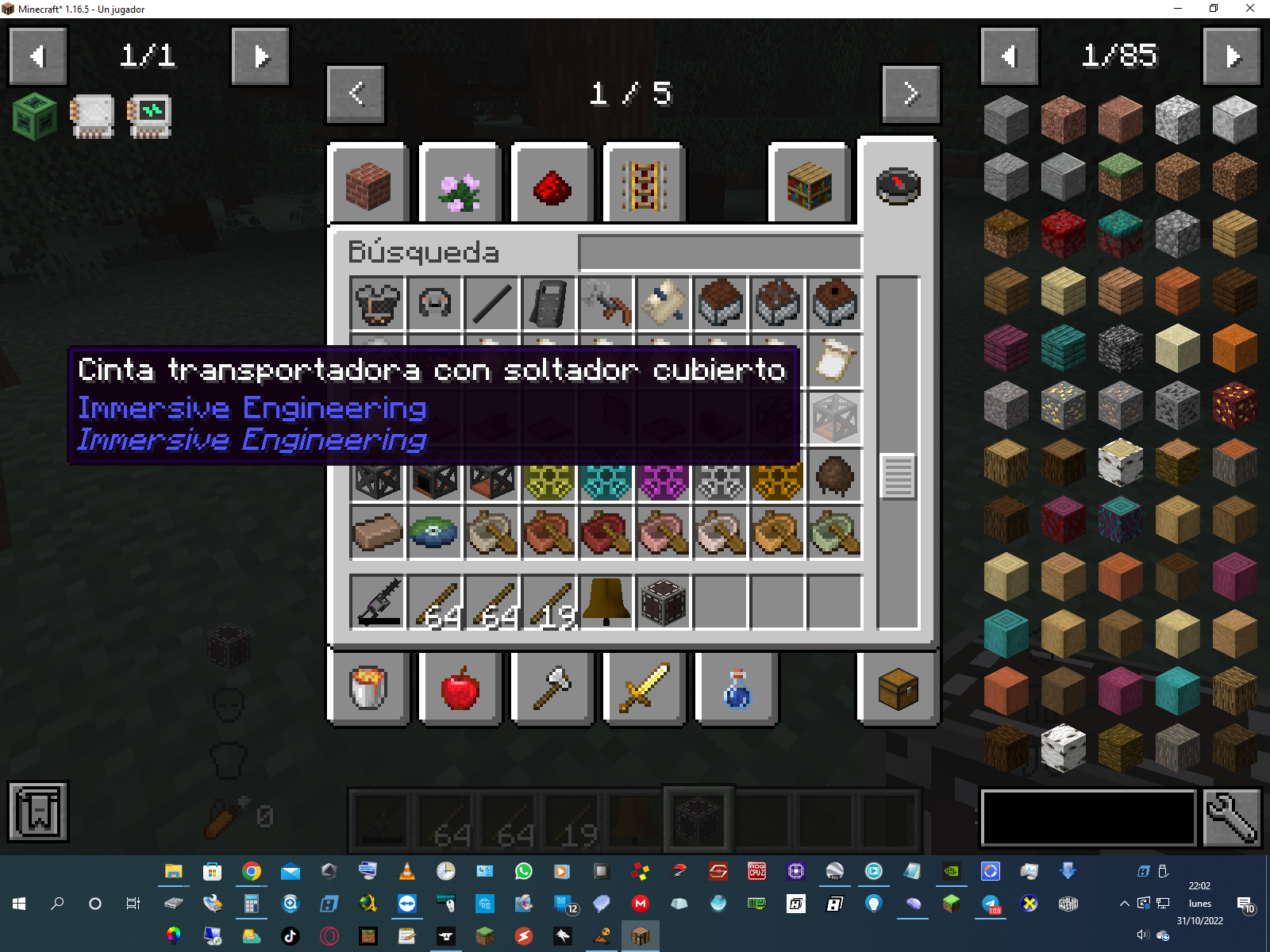This screenshot has width=1270, height=952.
Task: Open the potion Brewing tab
Action: tap(736, 687)
